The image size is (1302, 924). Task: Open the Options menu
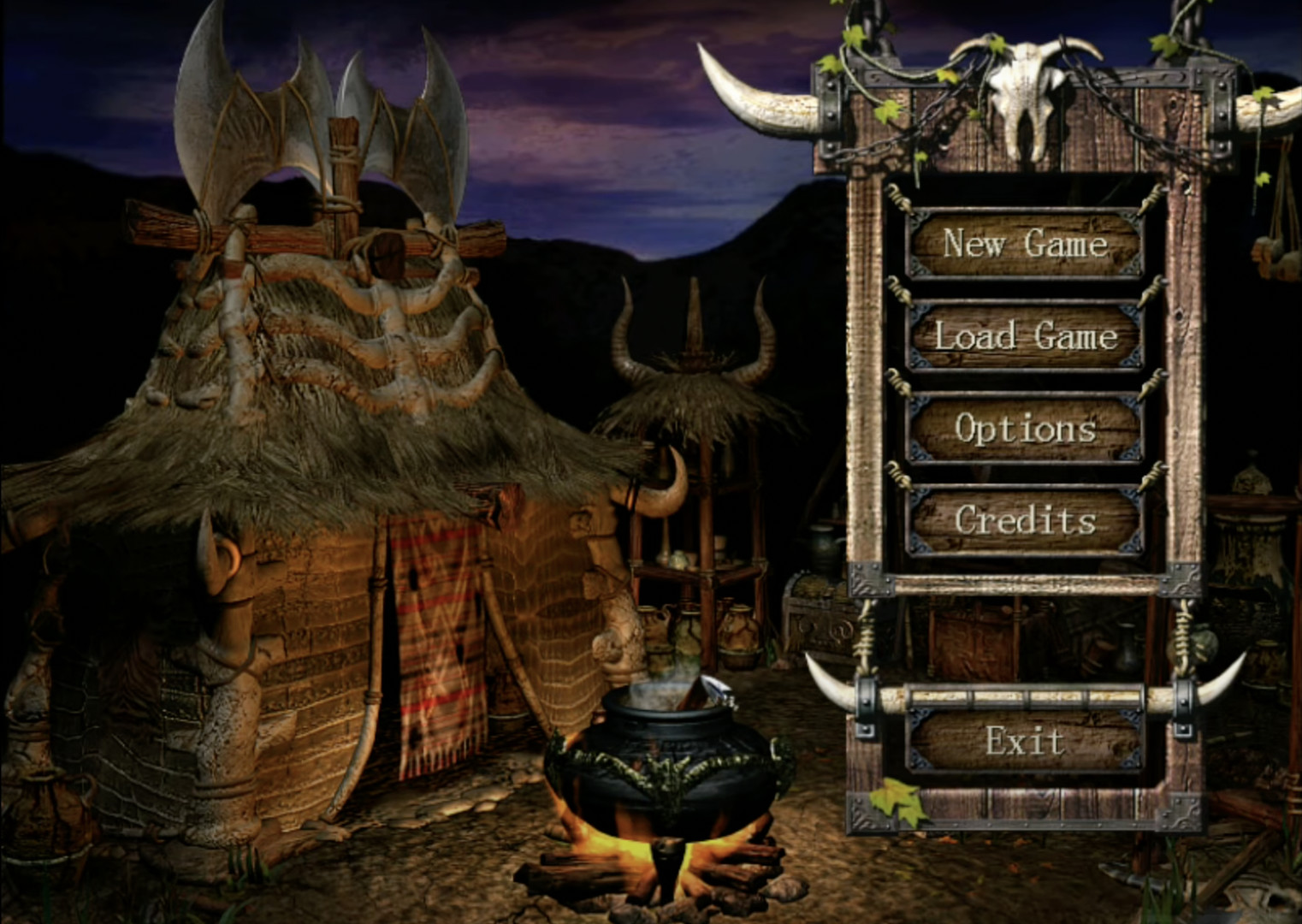click(x=1023, y=429)
